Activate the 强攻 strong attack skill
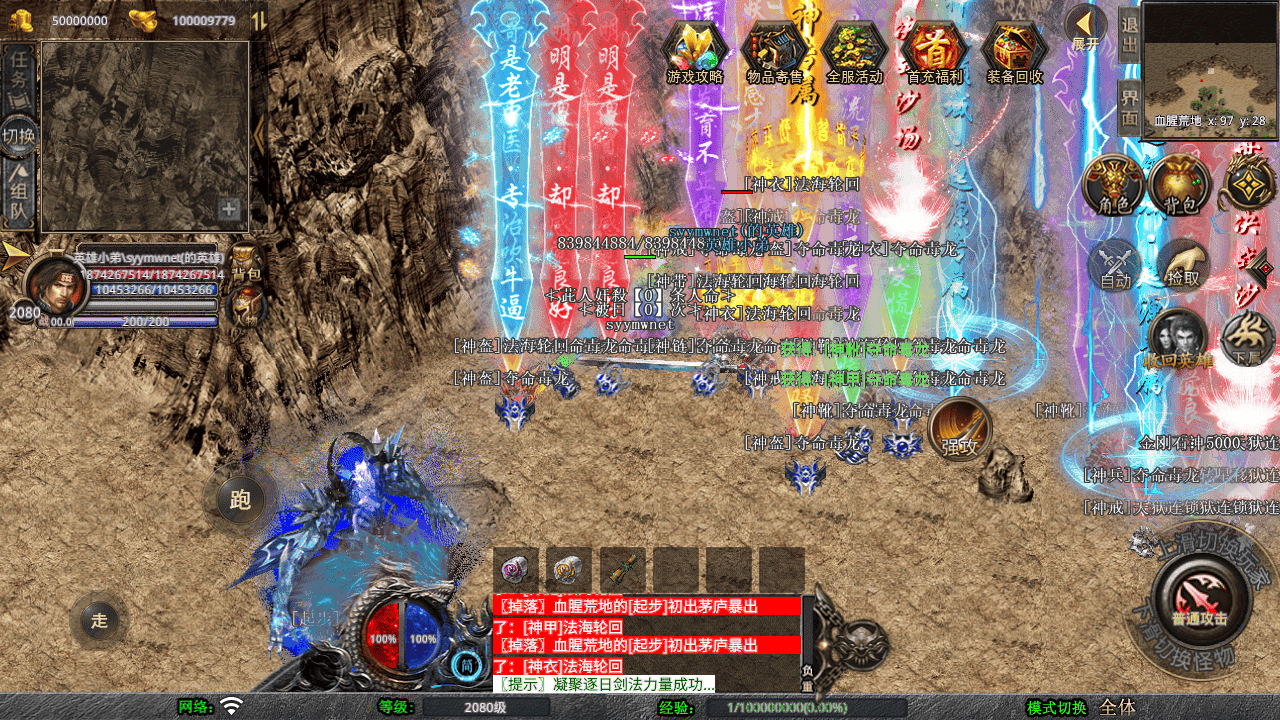Image resolution: width=1280 pixels, height=720 pixels. (x=960, y=430)
